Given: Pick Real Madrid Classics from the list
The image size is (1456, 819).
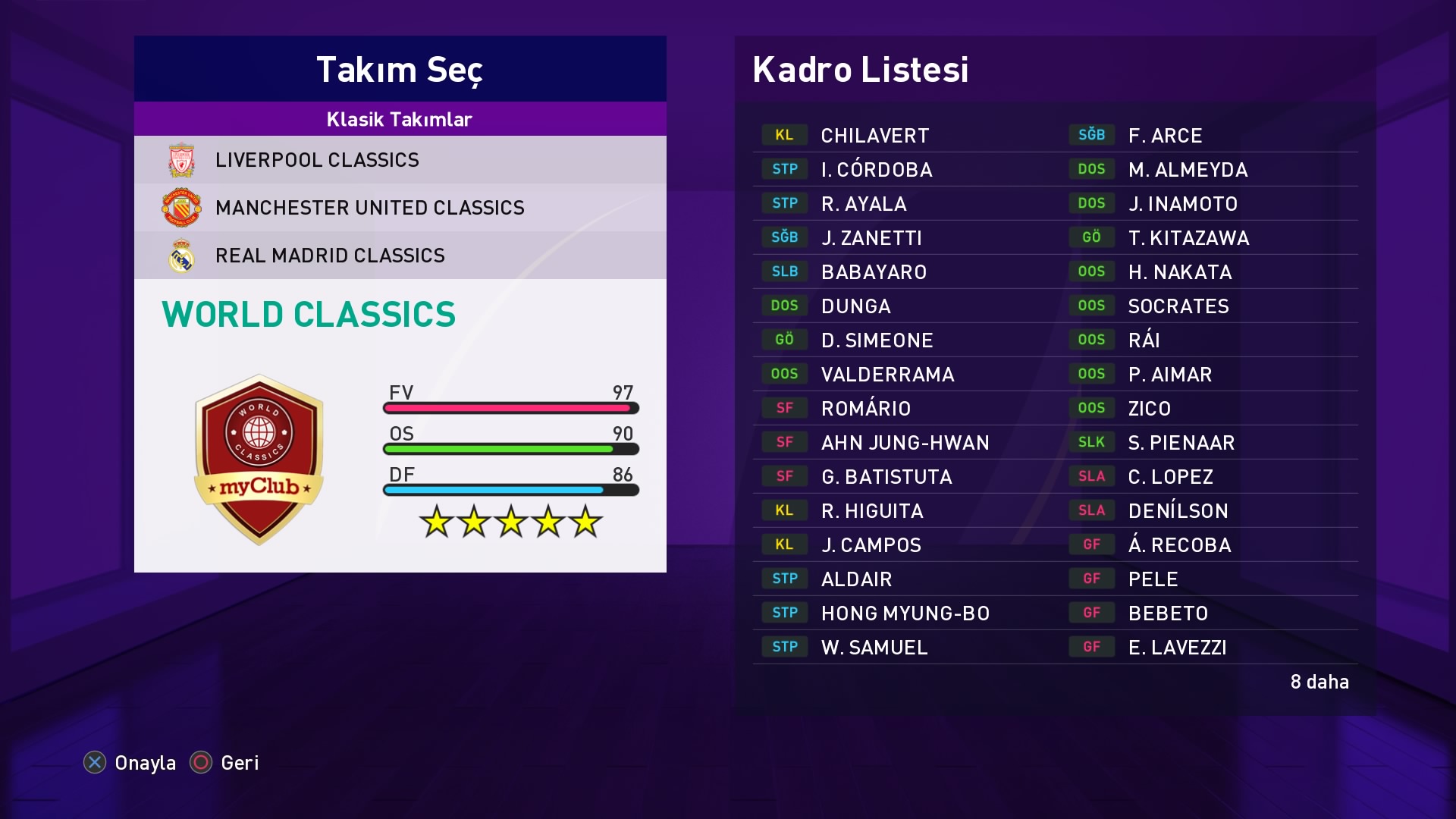Looking at the screenshot, I should (330, 256).
